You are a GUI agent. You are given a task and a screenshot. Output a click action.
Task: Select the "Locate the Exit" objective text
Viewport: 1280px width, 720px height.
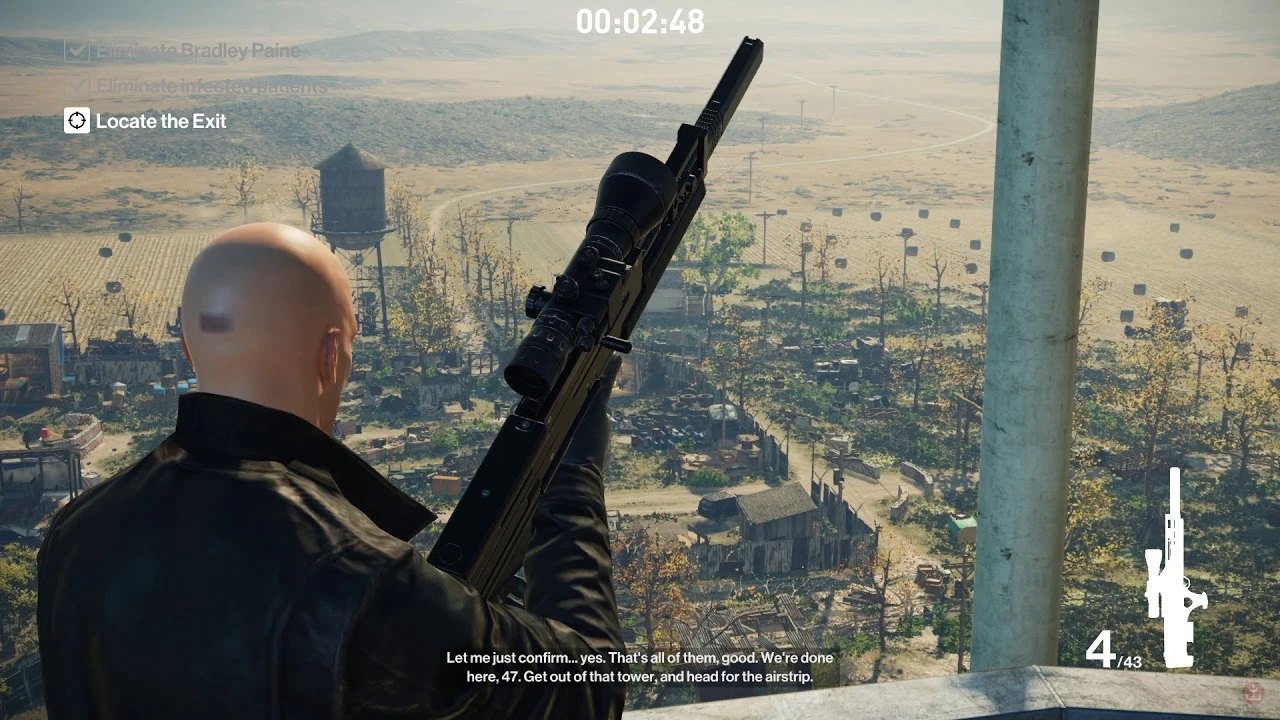(161, 121)
